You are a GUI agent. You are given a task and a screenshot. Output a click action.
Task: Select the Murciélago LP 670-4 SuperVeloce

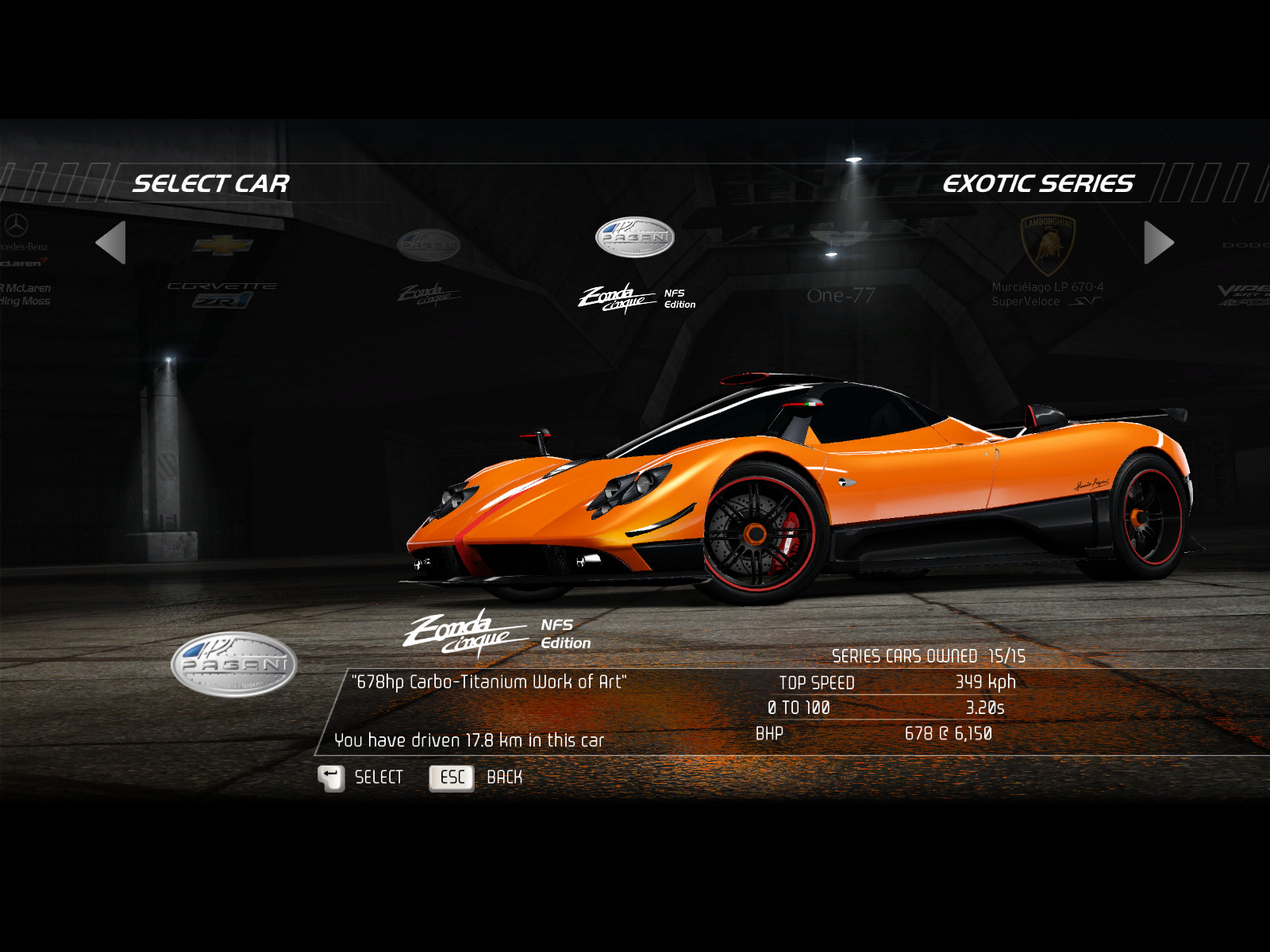[1047, 262]
